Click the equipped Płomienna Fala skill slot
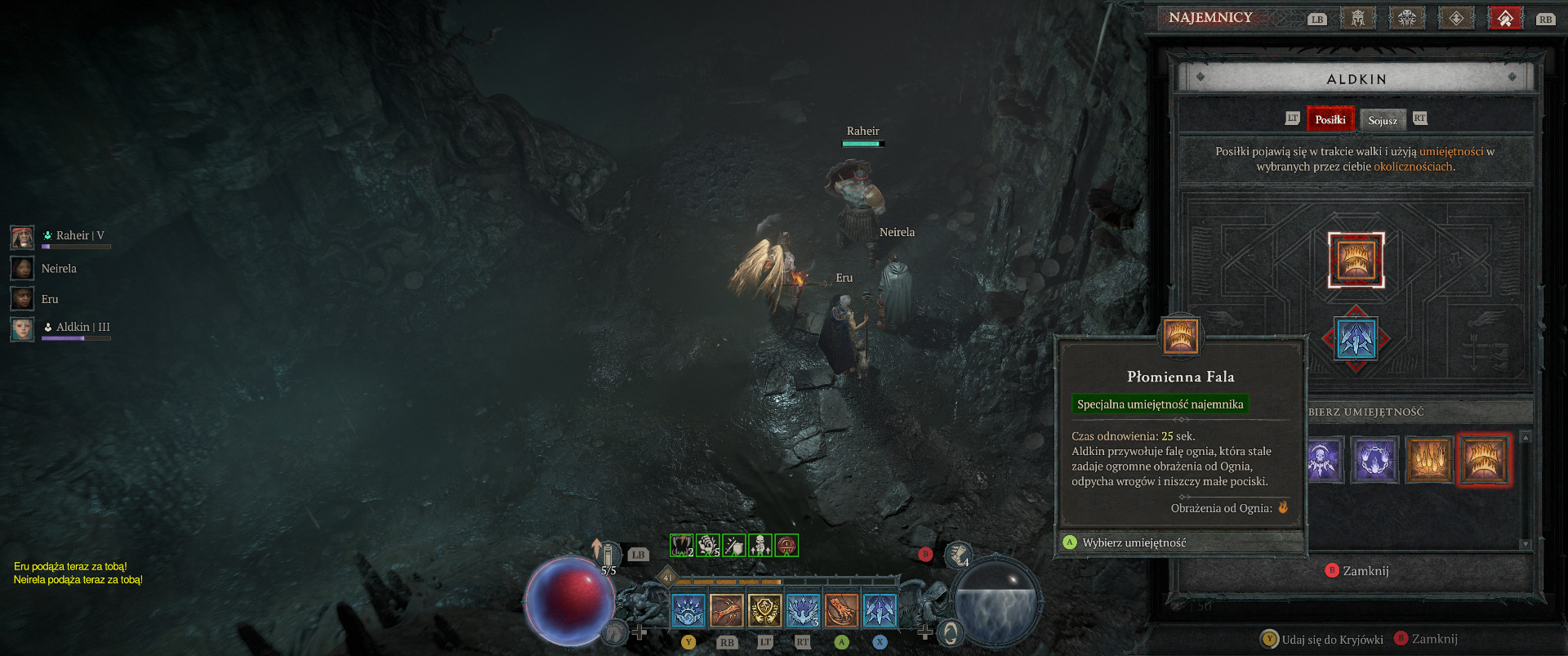Screen dimensions: 1568x656 (1356, 260)
